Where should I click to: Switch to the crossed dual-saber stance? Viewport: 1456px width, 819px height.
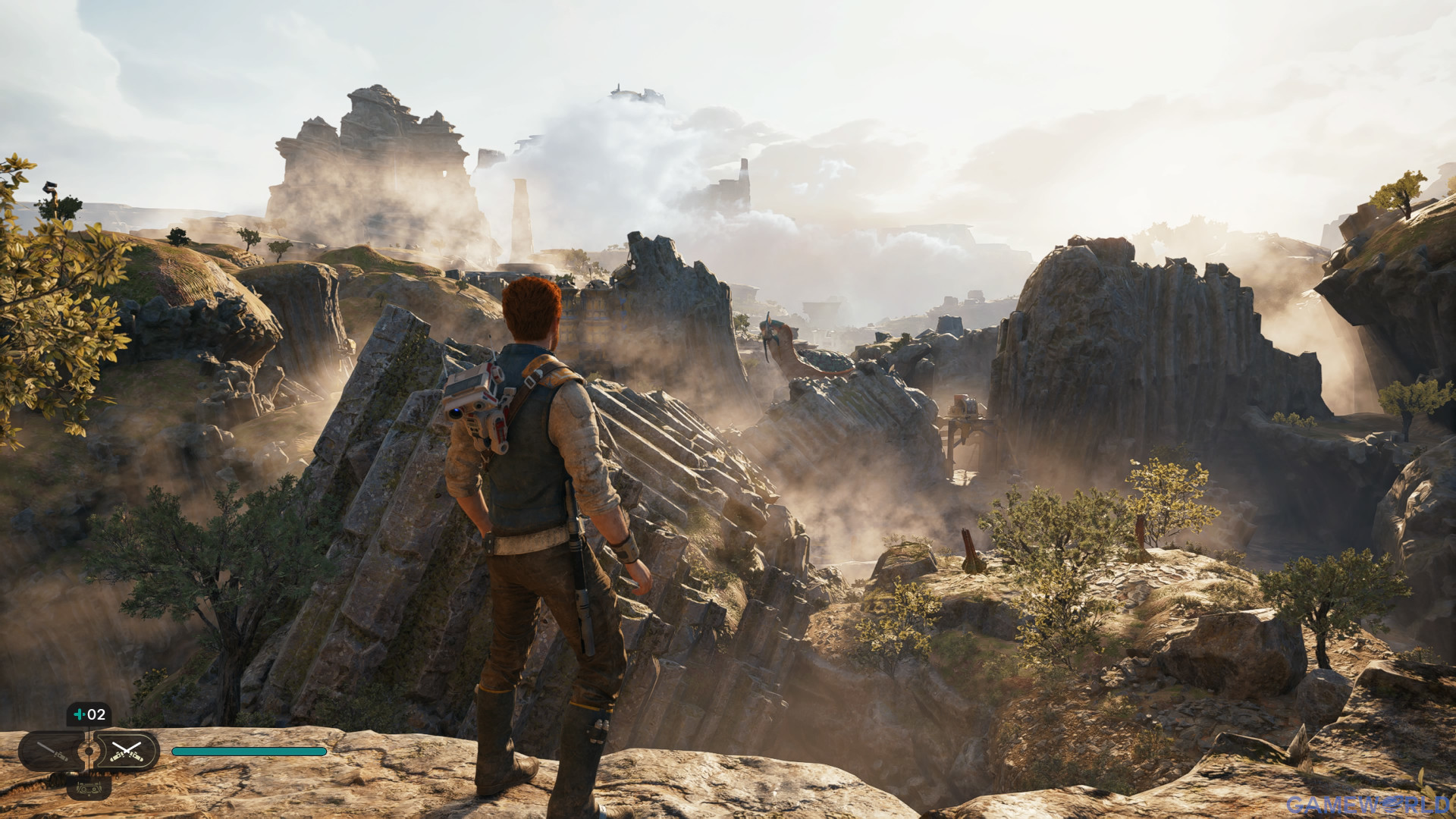(126, 752)
